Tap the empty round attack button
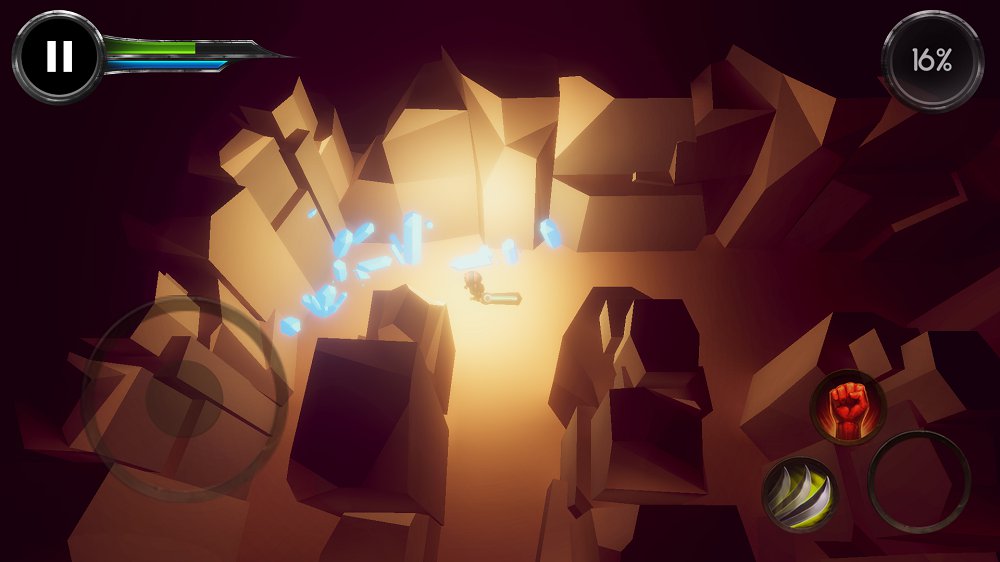Screen dimensions: 1000x562 click(919, 482)
